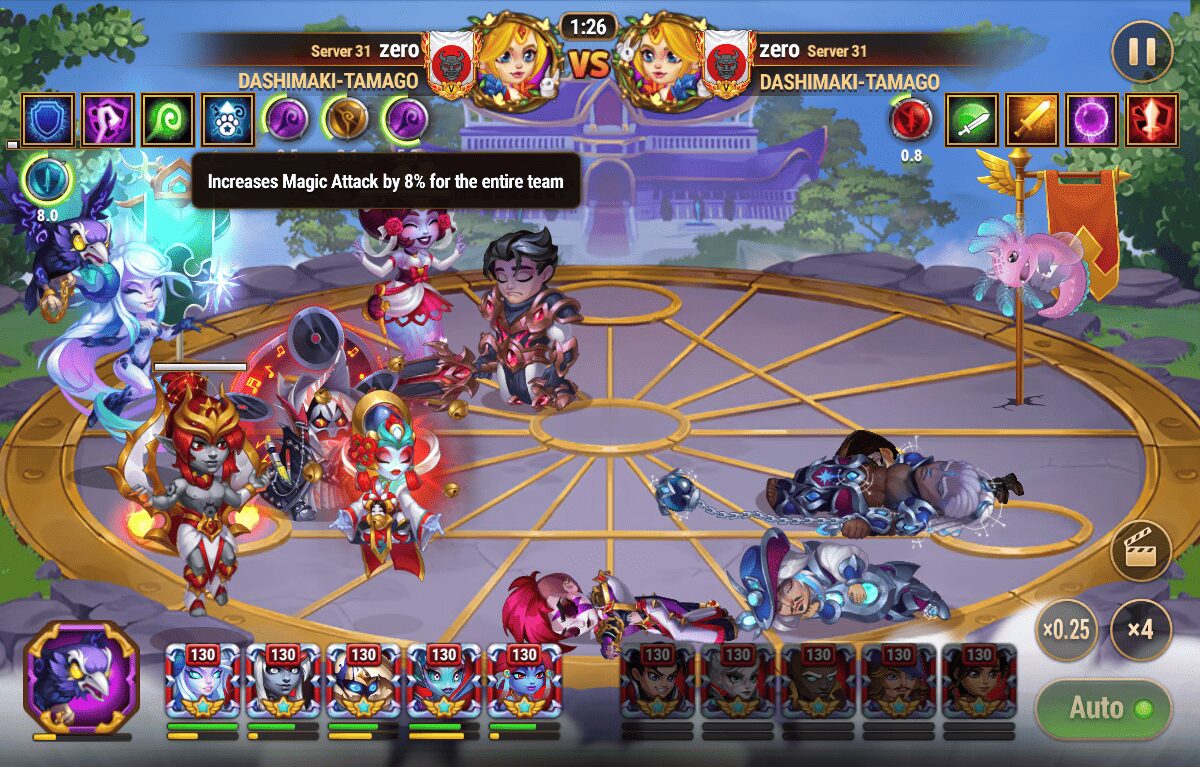Select the red broken armor buff icon
The image size is (1200, 767).
click(1150, 120)
